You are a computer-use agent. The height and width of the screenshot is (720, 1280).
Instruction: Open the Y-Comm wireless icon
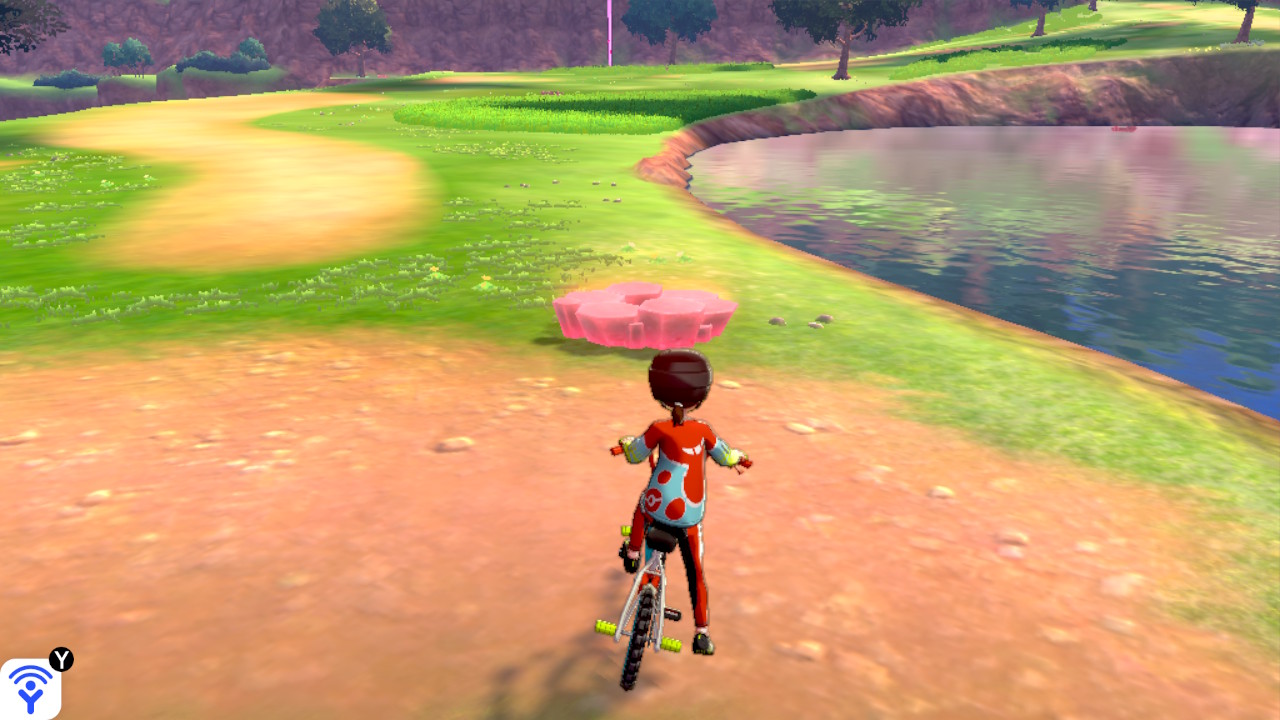[x=30, y=688]
